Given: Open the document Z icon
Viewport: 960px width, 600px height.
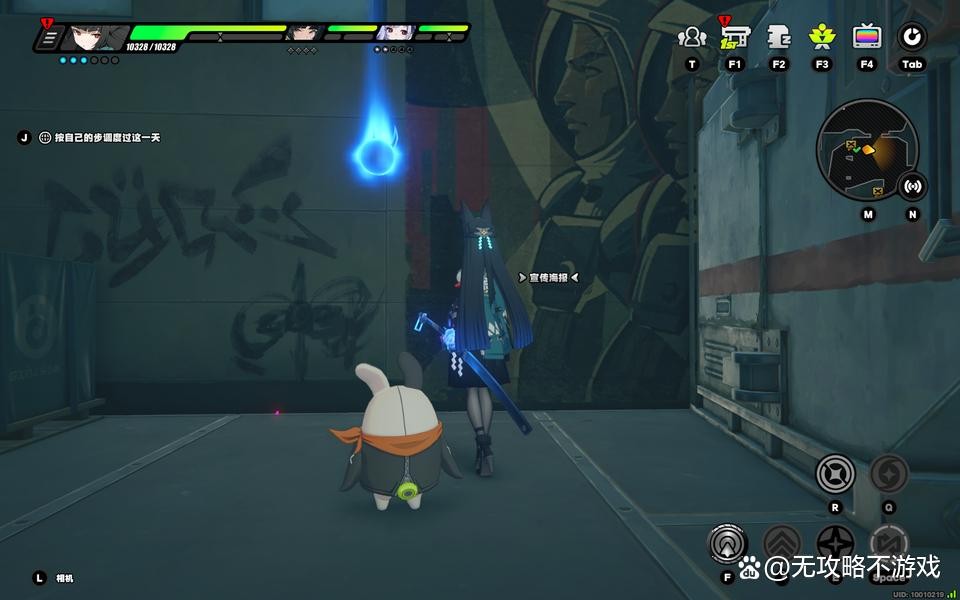Looking at the screenshot, I should 779,38.
